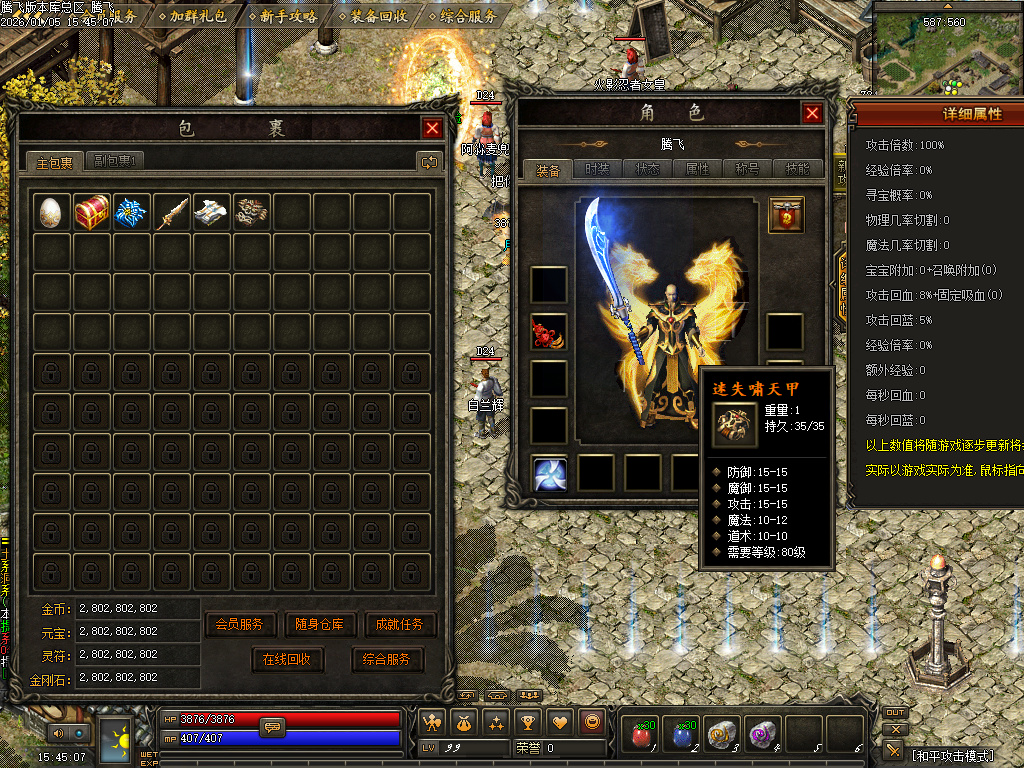
Task: Switch to the 时装 costume tab
Action: point(597,169)
